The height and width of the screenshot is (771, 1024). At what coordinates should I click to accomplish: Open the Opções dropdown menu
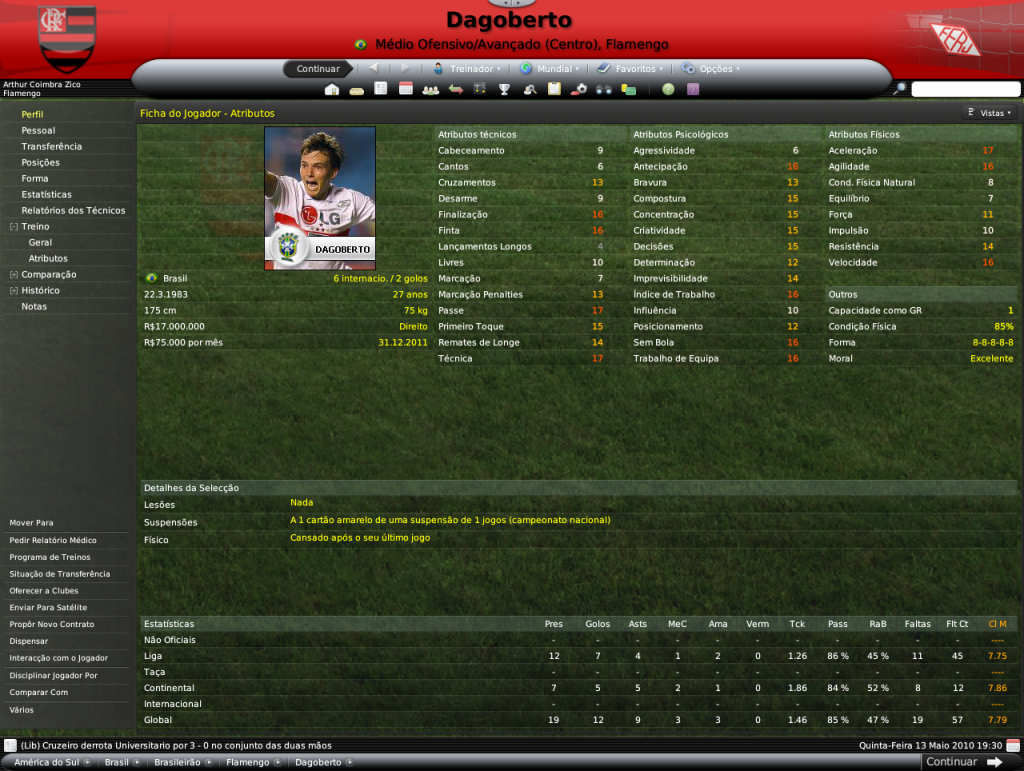715,69
